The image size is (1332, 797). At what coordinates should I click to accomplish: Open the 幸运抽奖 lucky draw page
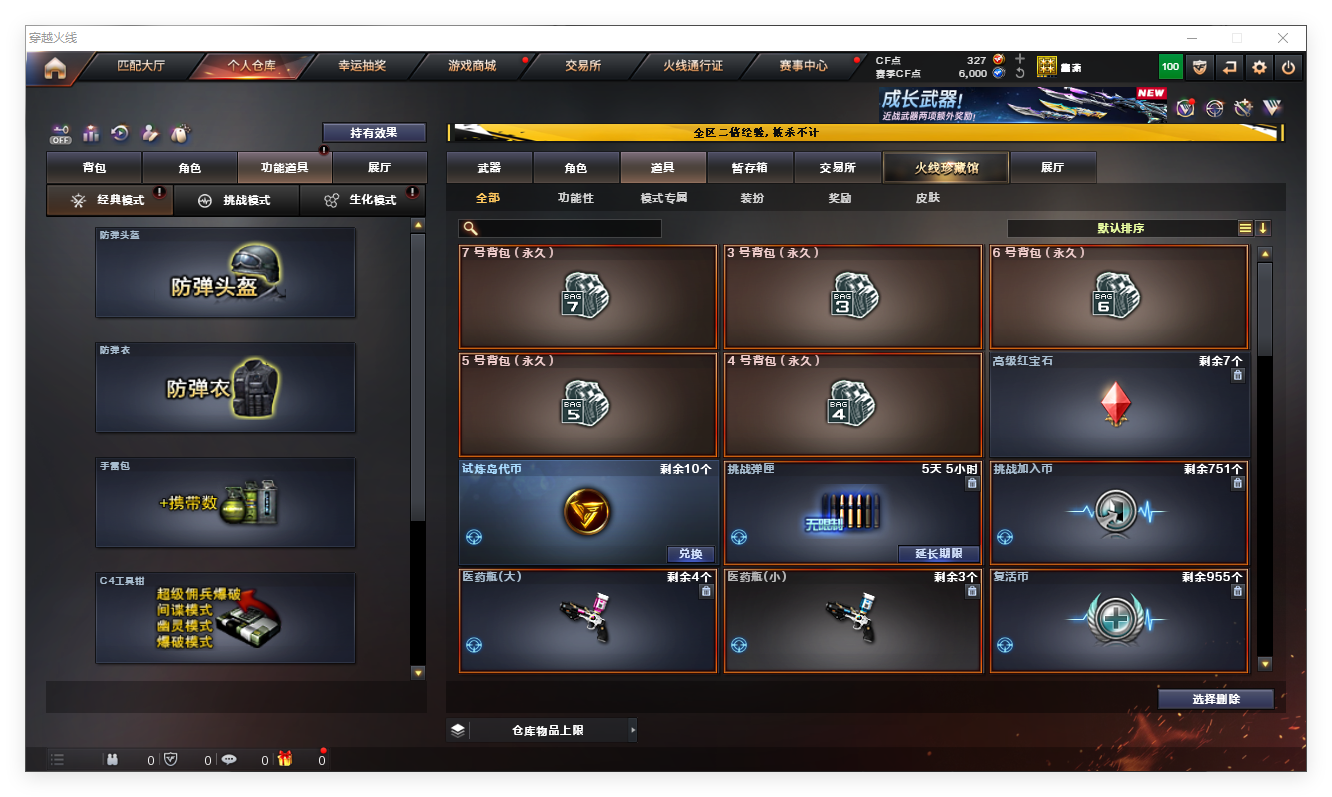361,66
